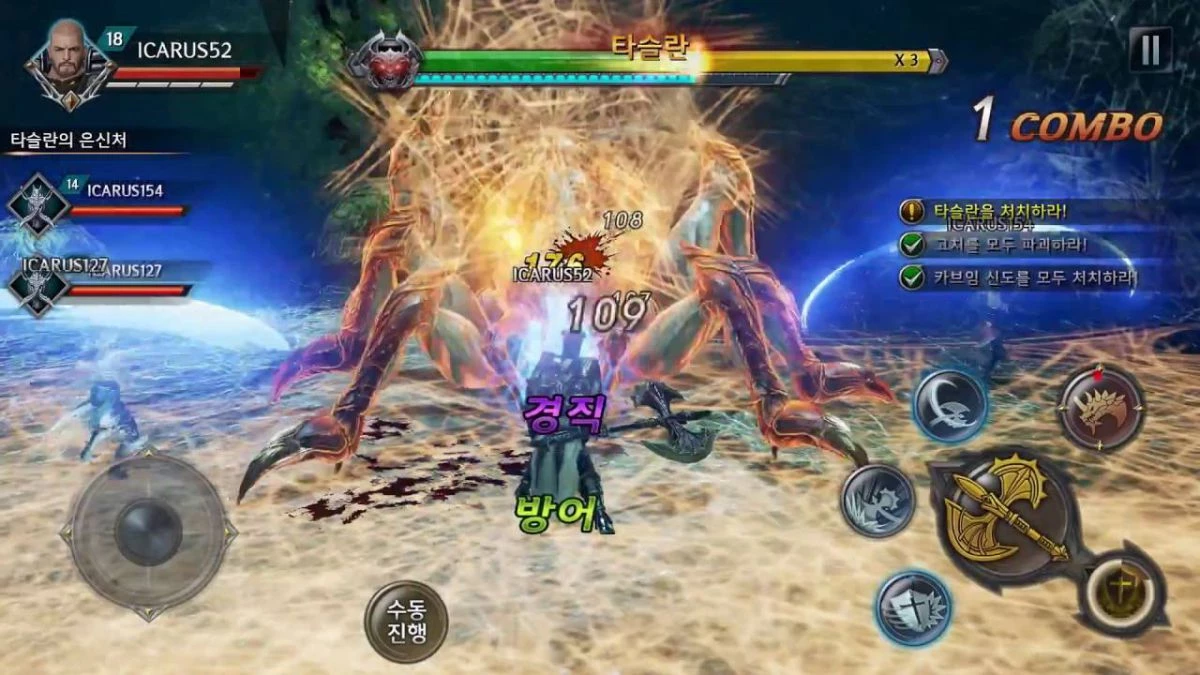Select party member ICARUS127's portrait

(x=38, y=286)
